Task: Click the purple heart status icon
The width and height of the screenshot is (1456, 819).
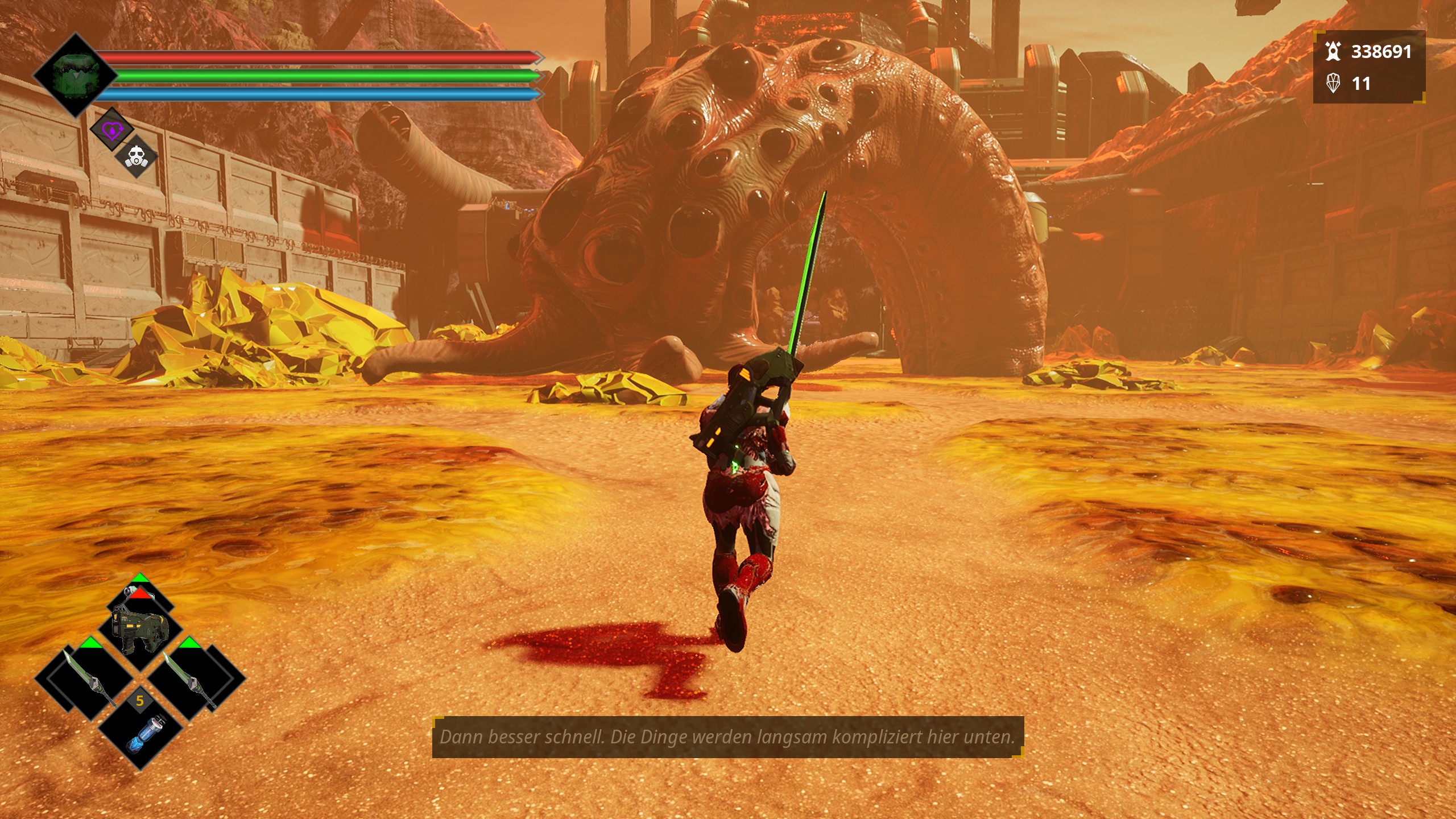Action: [x=112, y=130]
